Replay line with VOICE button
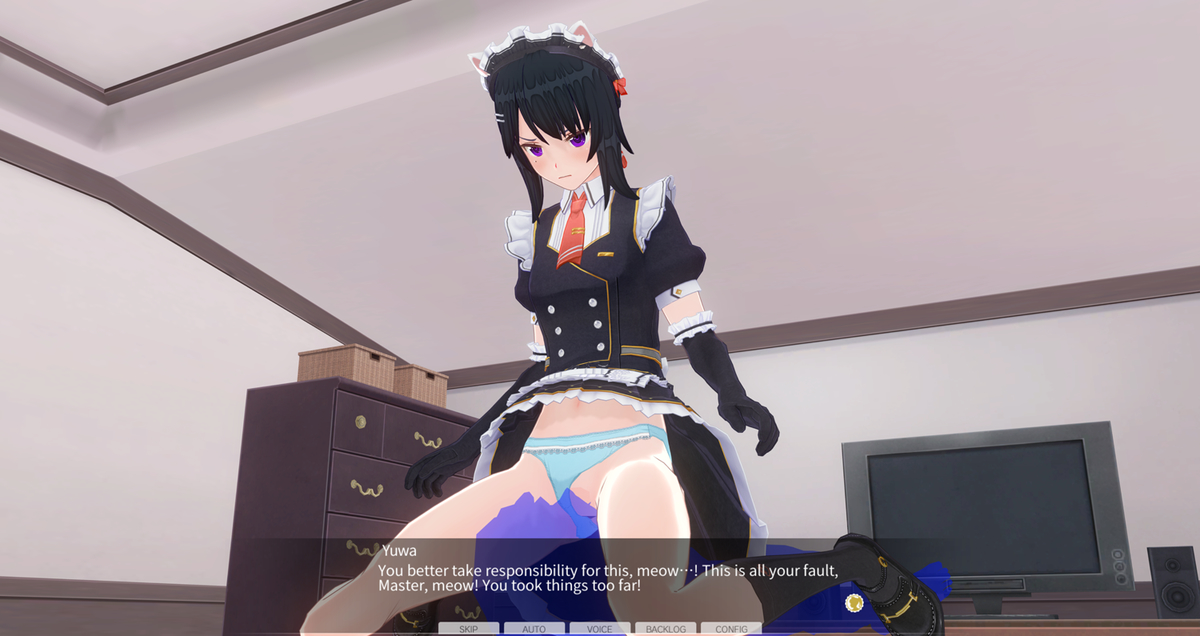This screenshot has width=1200, height=636. [600, 629]
